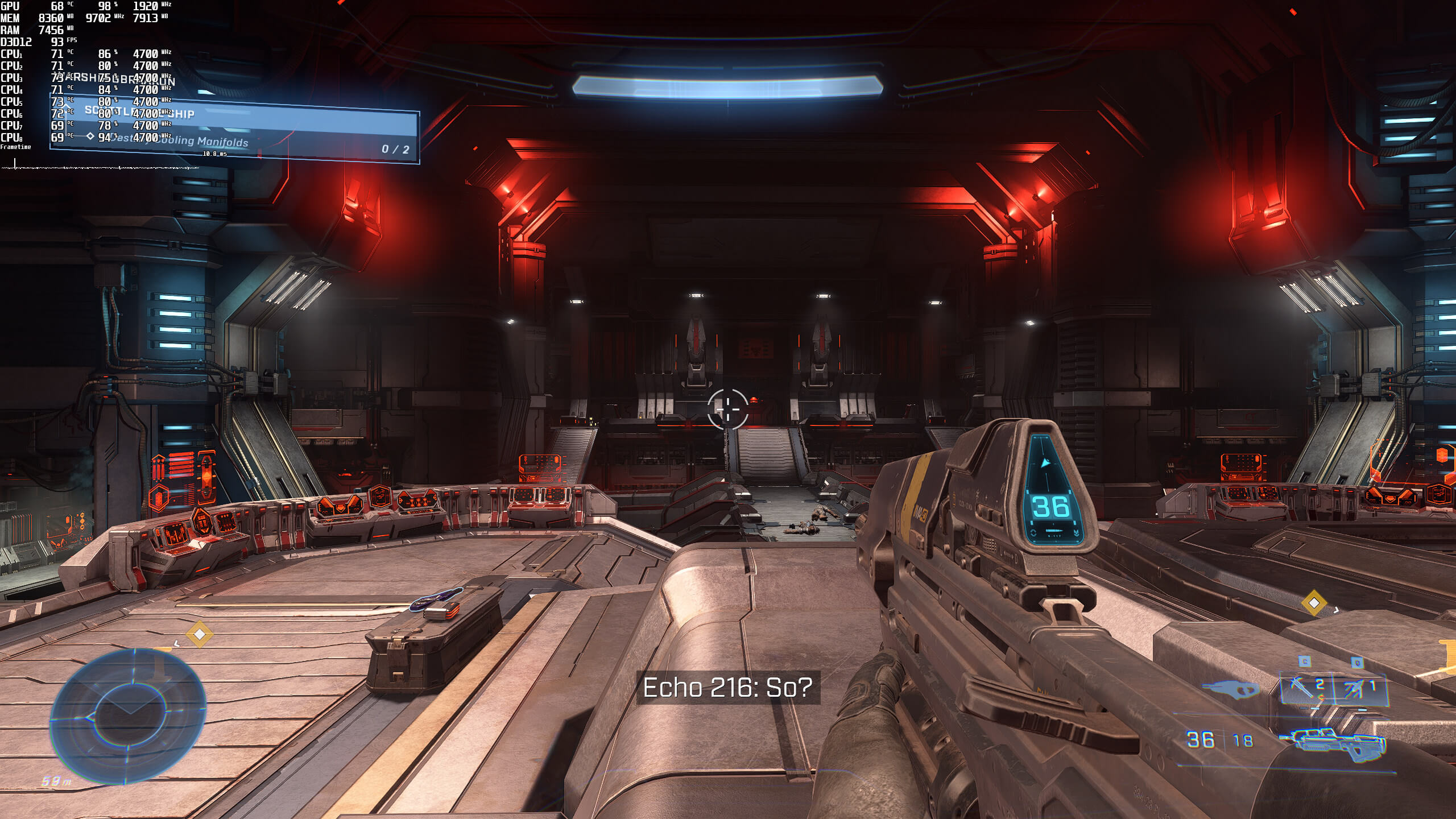1456x819 pixels.
Task: Choose the grenade slot showing count 1
Action: coord(1360,689)
